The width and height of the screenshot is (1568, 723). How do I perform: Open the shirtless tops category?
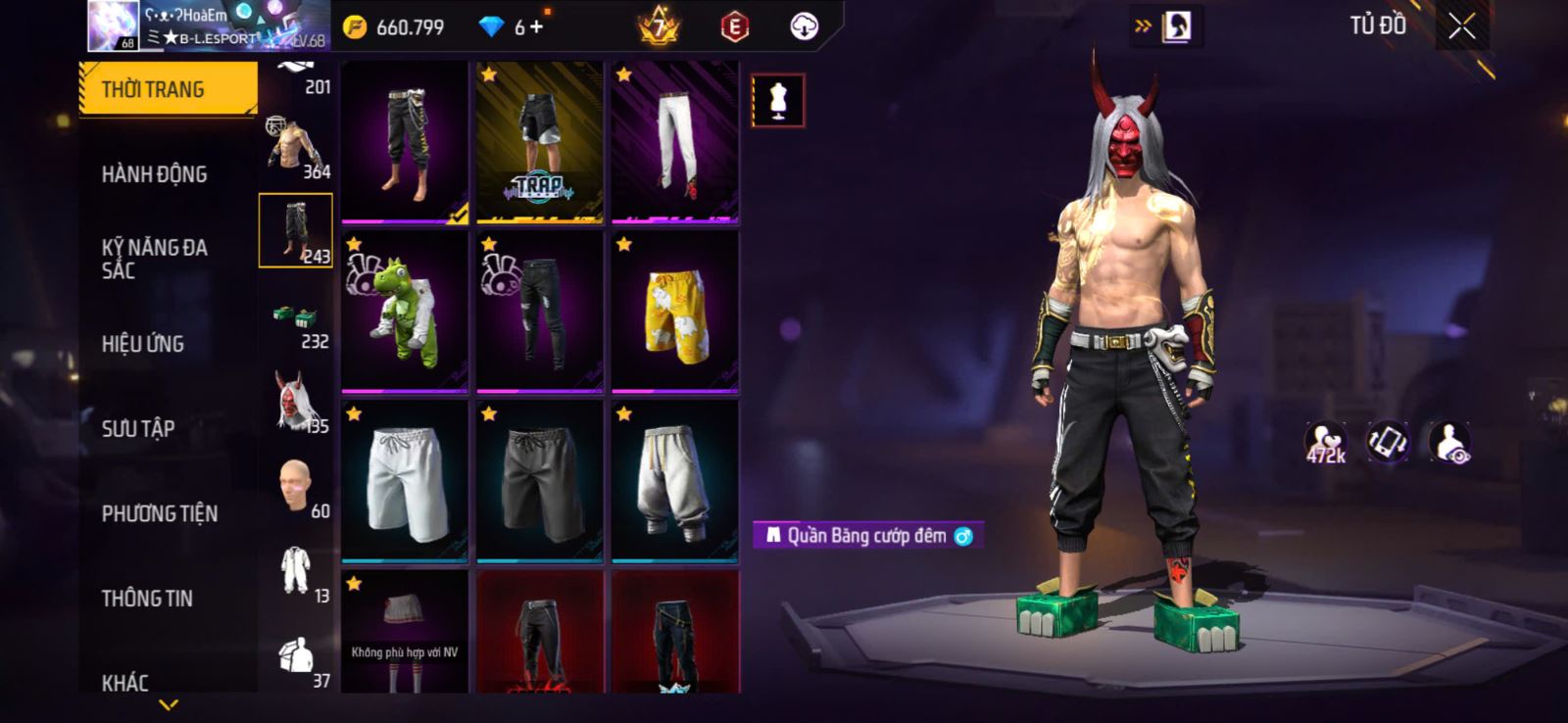click(295, 147)
